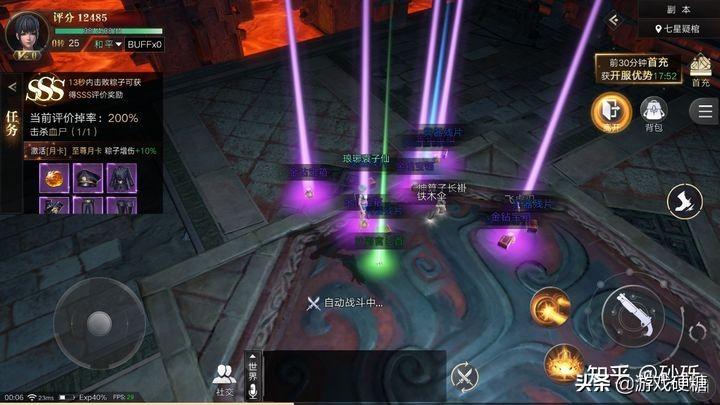Toggle auto-battle crossed swords button
The width and height of the screenshot is (720, 405).
click(465, 377)
